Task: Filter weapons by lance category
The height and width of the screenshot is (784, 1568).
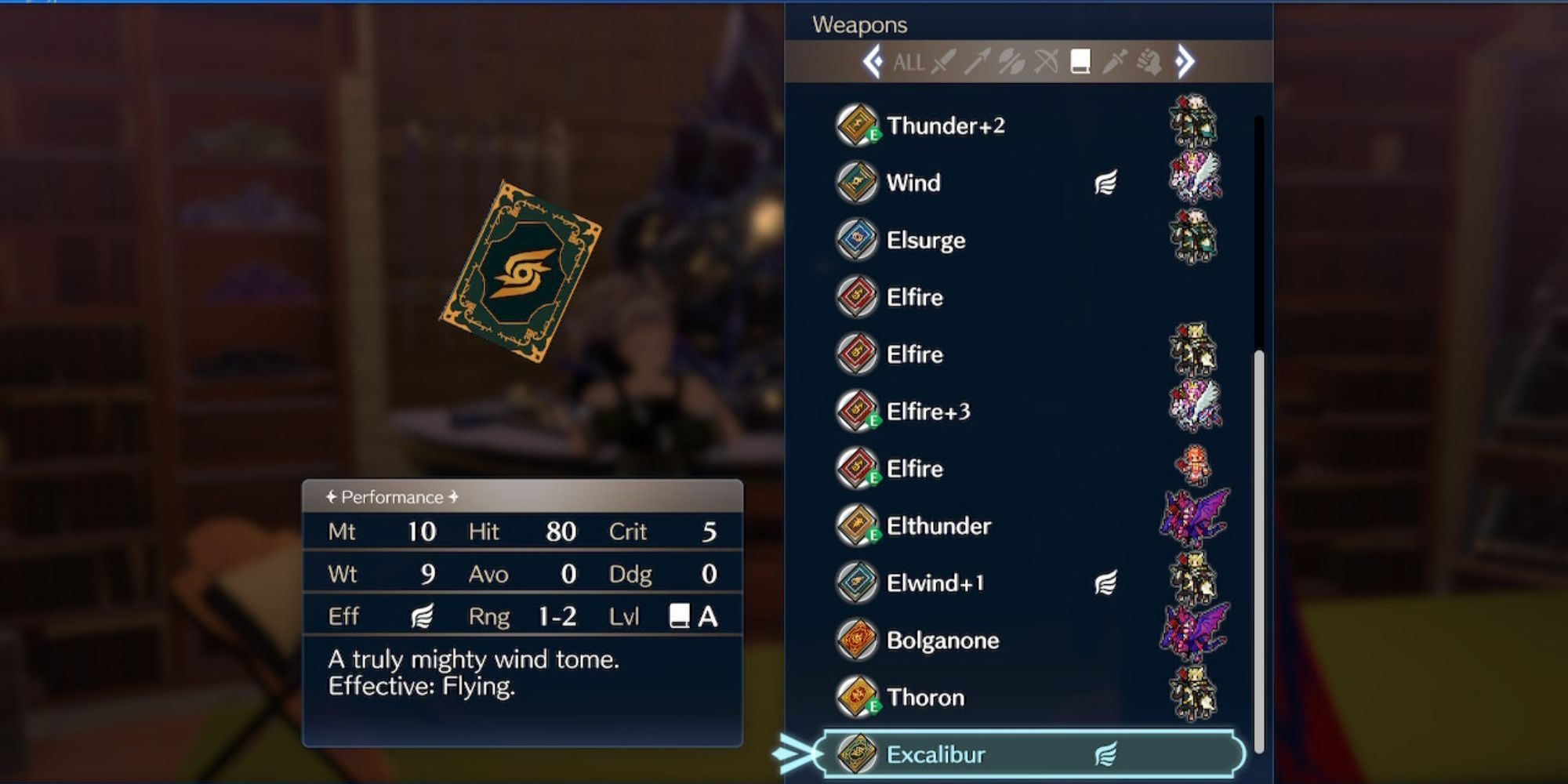Action: point(978,61)
